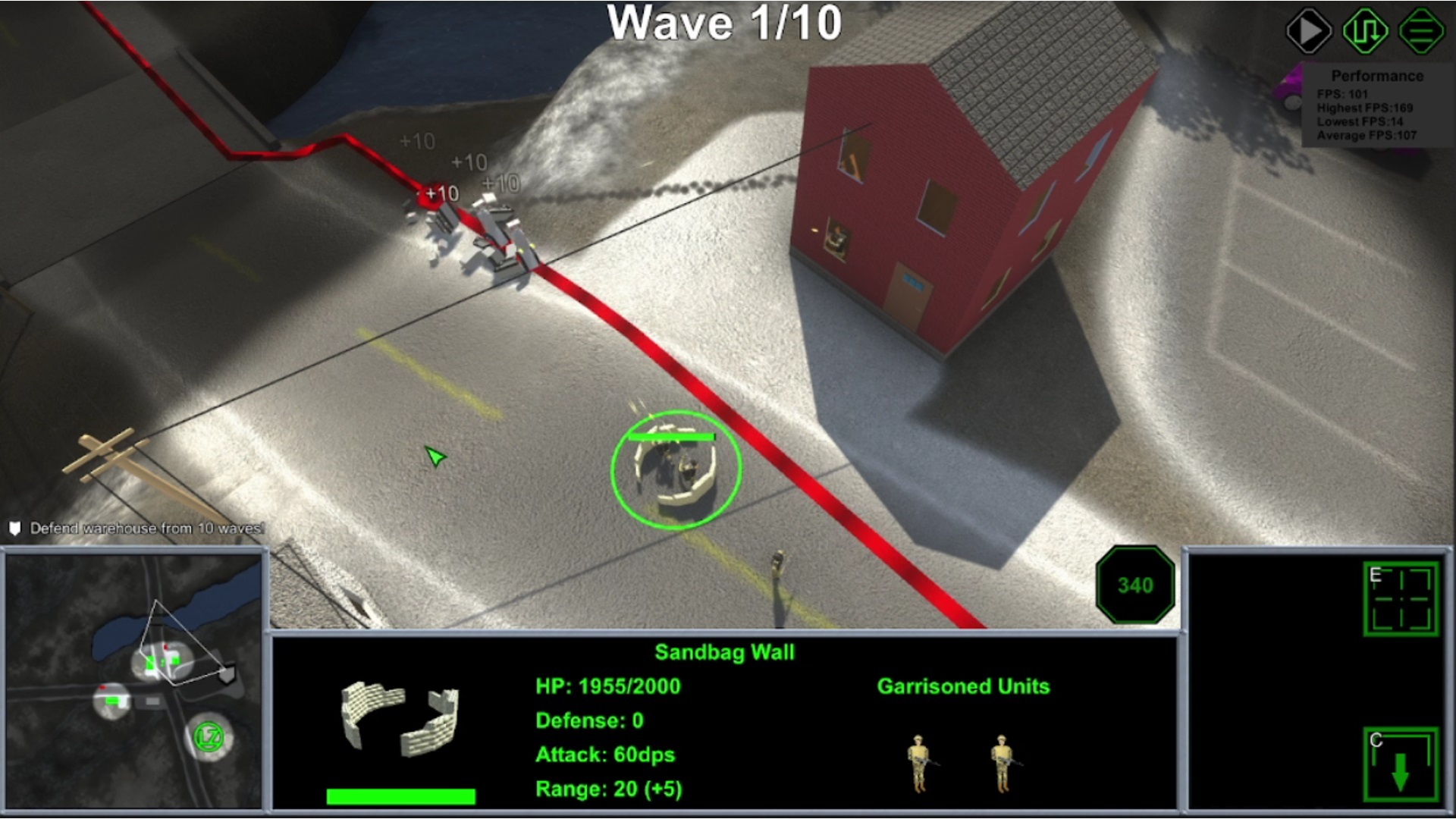Click the Sandbag Wall name label

click(726, 652)
